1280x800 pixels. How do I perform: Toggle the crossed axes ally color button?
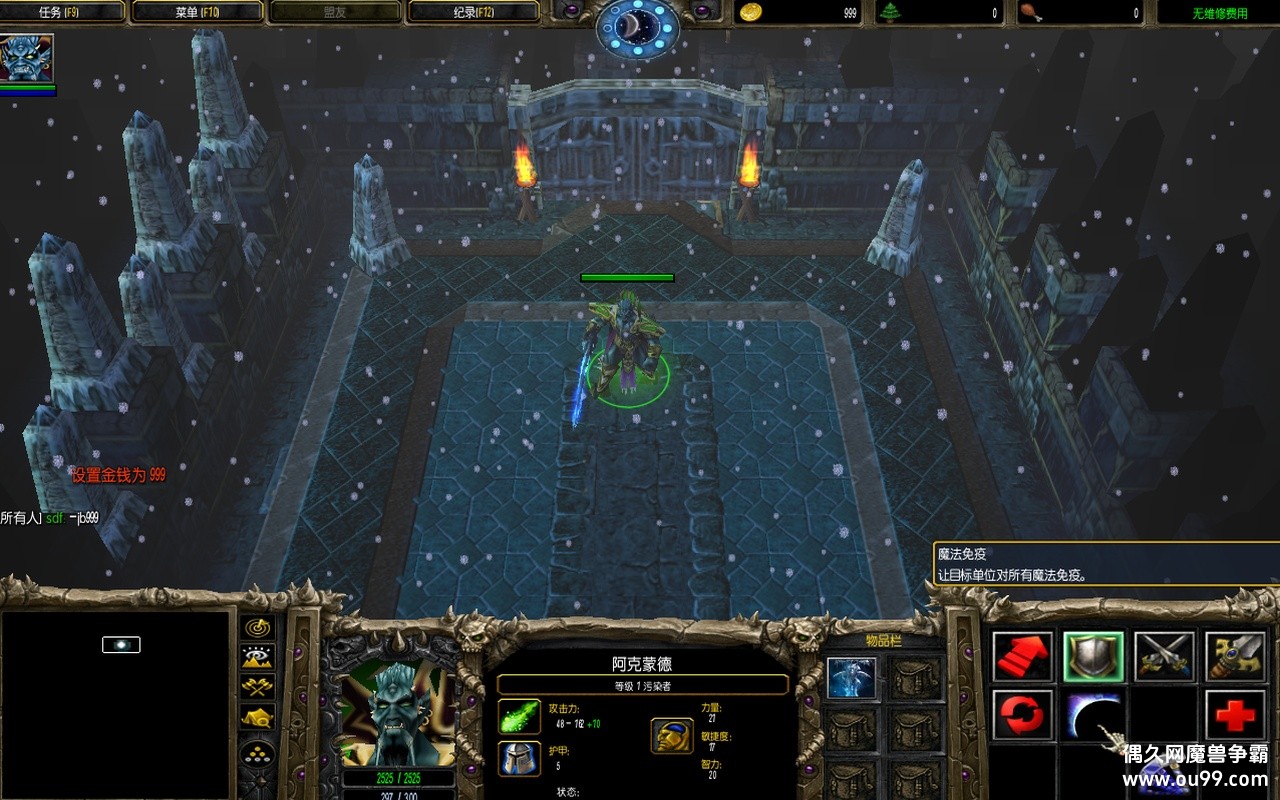[259, 687]
